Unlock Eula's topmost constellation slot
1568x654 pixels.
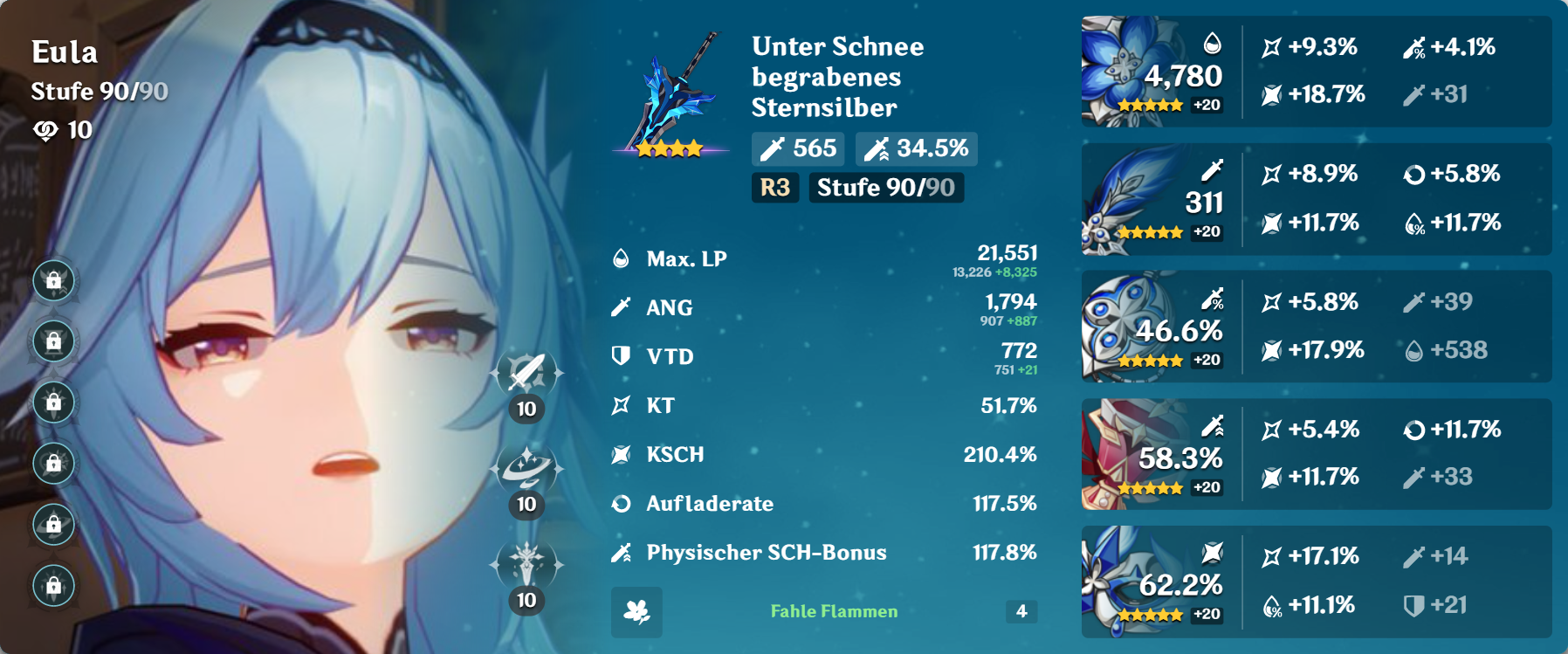(x=53, y=281)
